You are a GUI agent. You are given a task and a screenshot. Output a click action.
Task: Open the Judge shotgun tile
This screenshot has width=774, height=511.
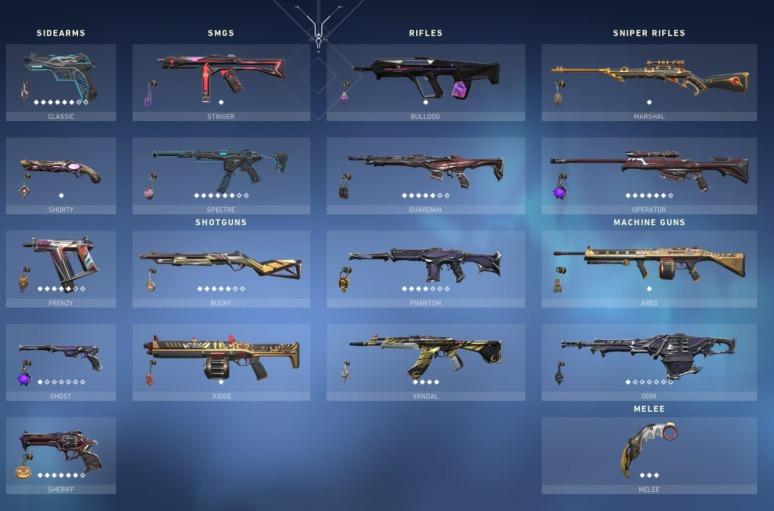221,361
